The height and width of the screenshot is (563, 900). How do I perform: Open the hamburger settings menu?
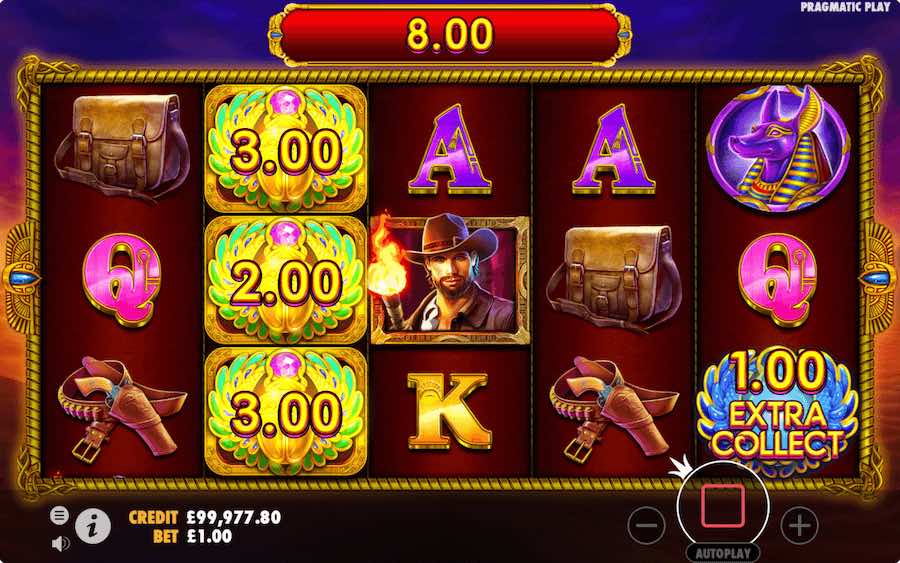coord(60,516)
